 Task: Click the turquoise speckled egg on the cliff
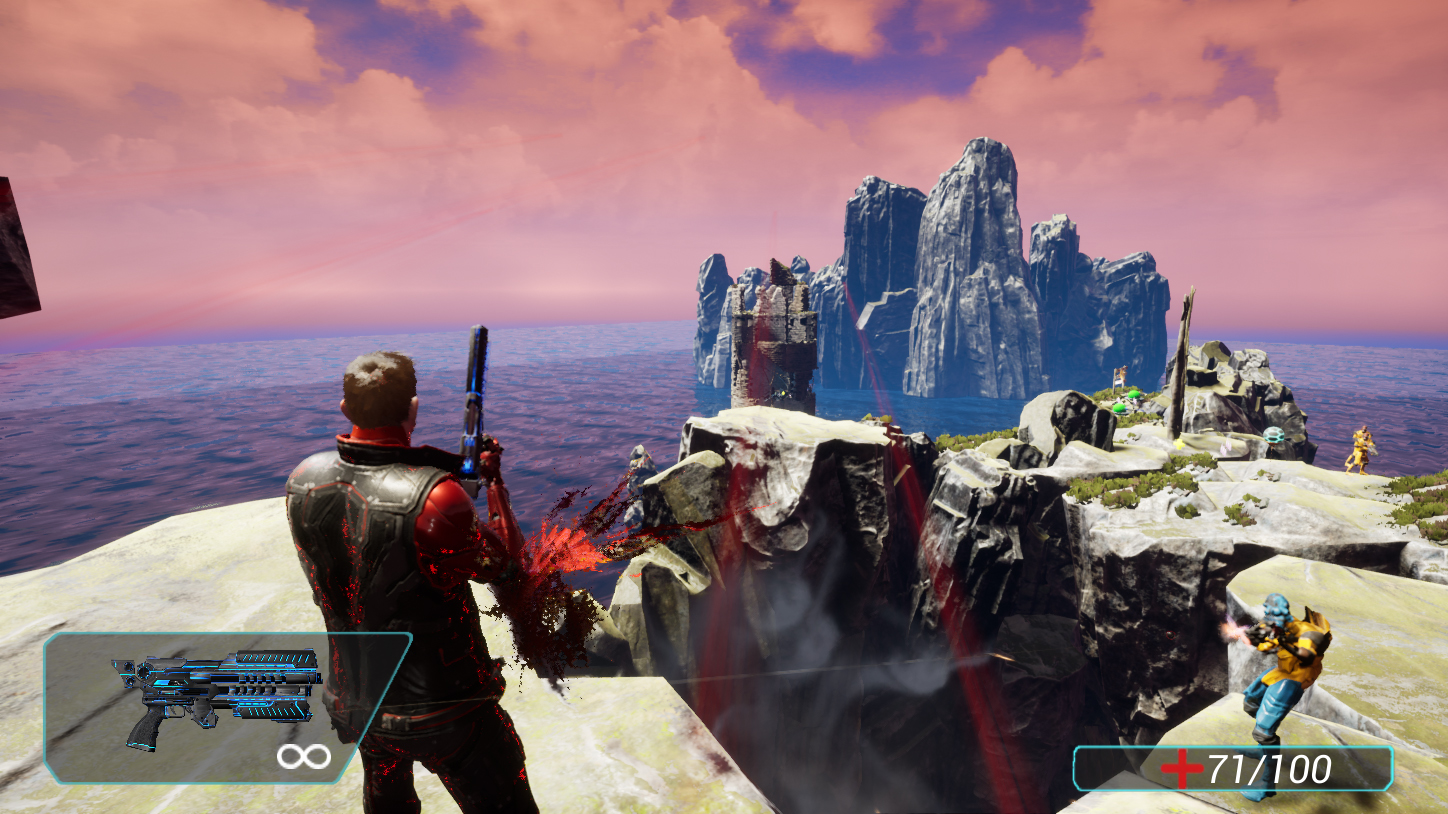1273,435
